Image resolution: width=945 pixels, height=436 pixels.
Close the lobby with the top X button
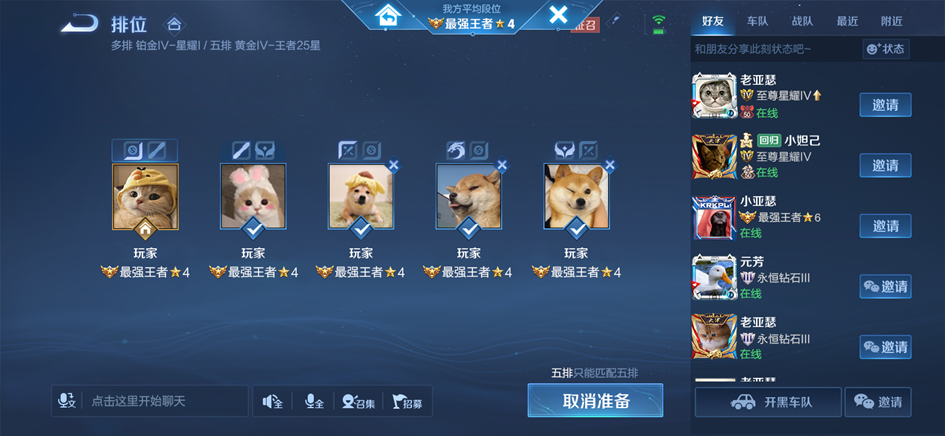[x=558, y=15]
